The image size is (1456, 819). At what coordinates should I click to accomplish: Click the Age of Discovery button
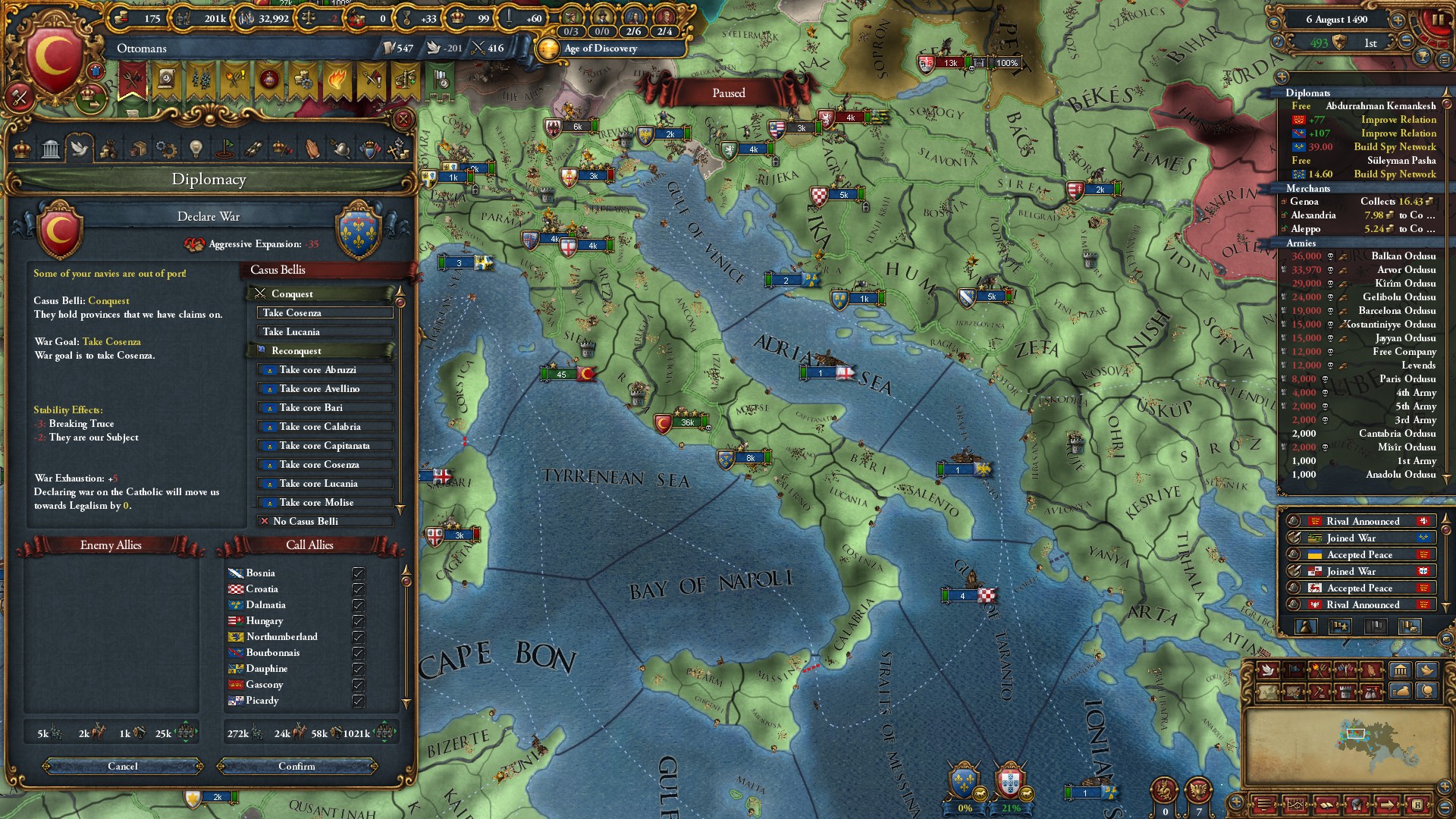tap(601, 49)
